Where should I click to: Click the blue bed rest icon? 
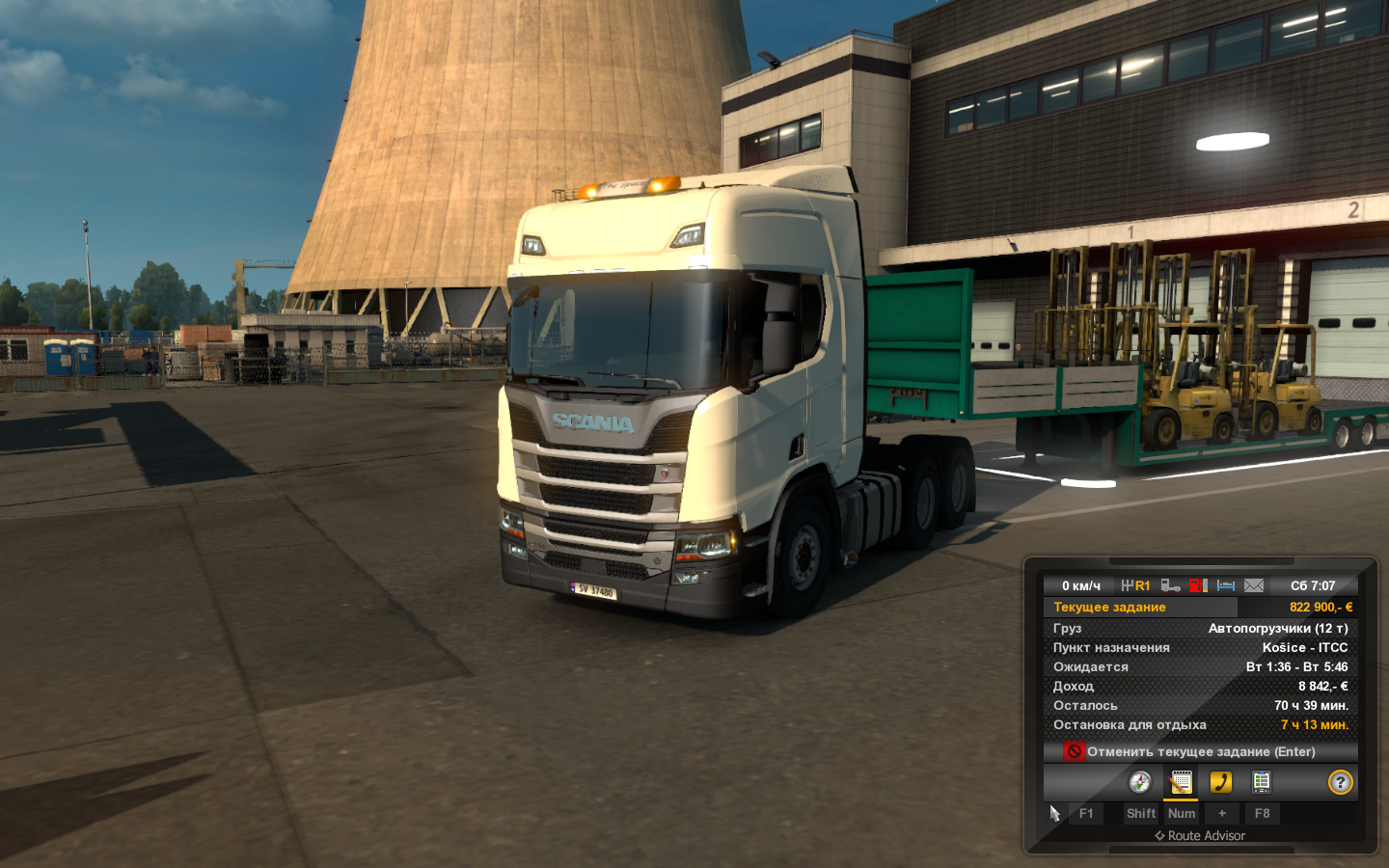pyautogui.click(x=1226, y=585)
